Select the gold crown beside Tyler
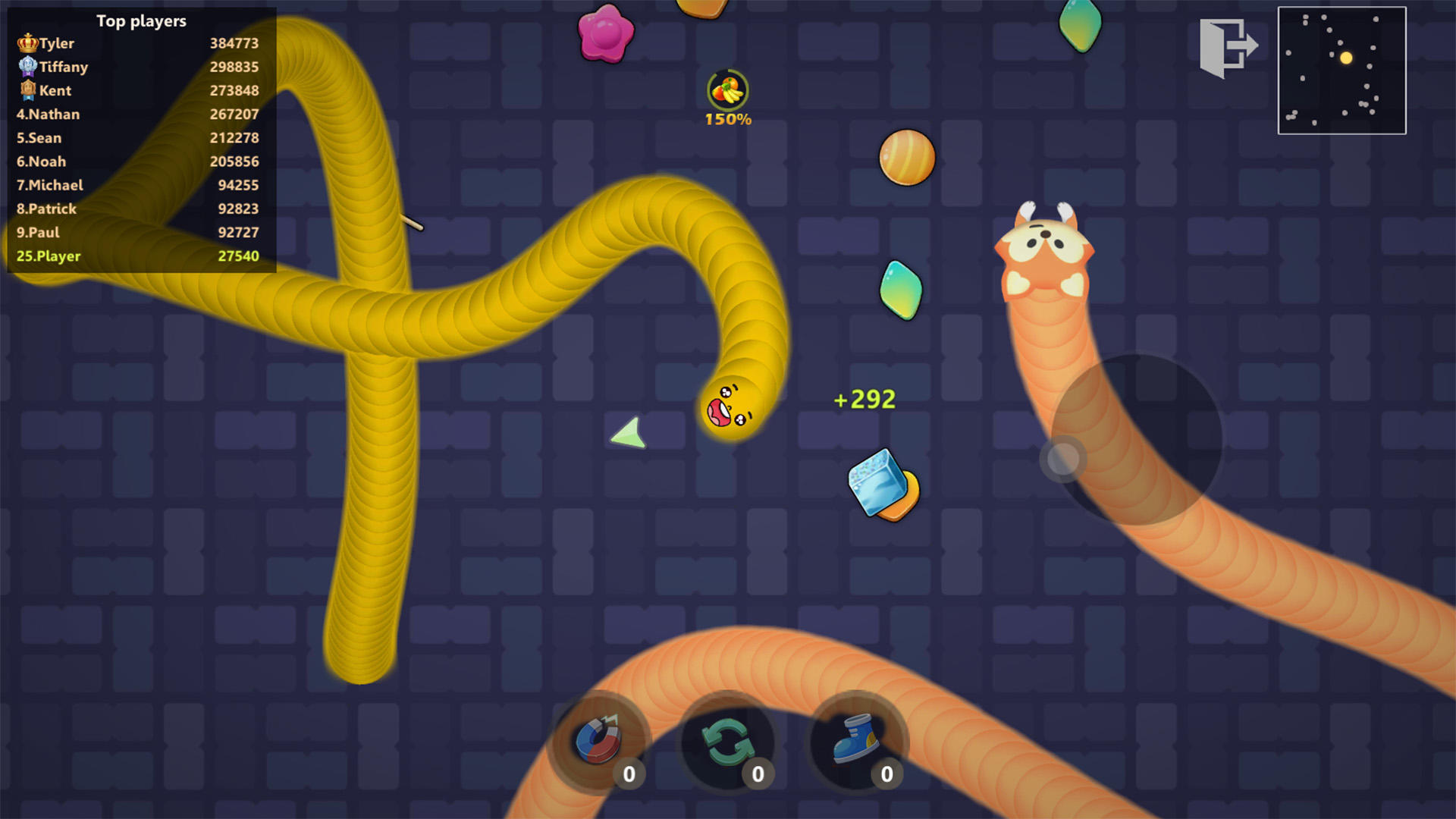The height and width of the screenshot is (819, 1456). (x=27, y=43)
